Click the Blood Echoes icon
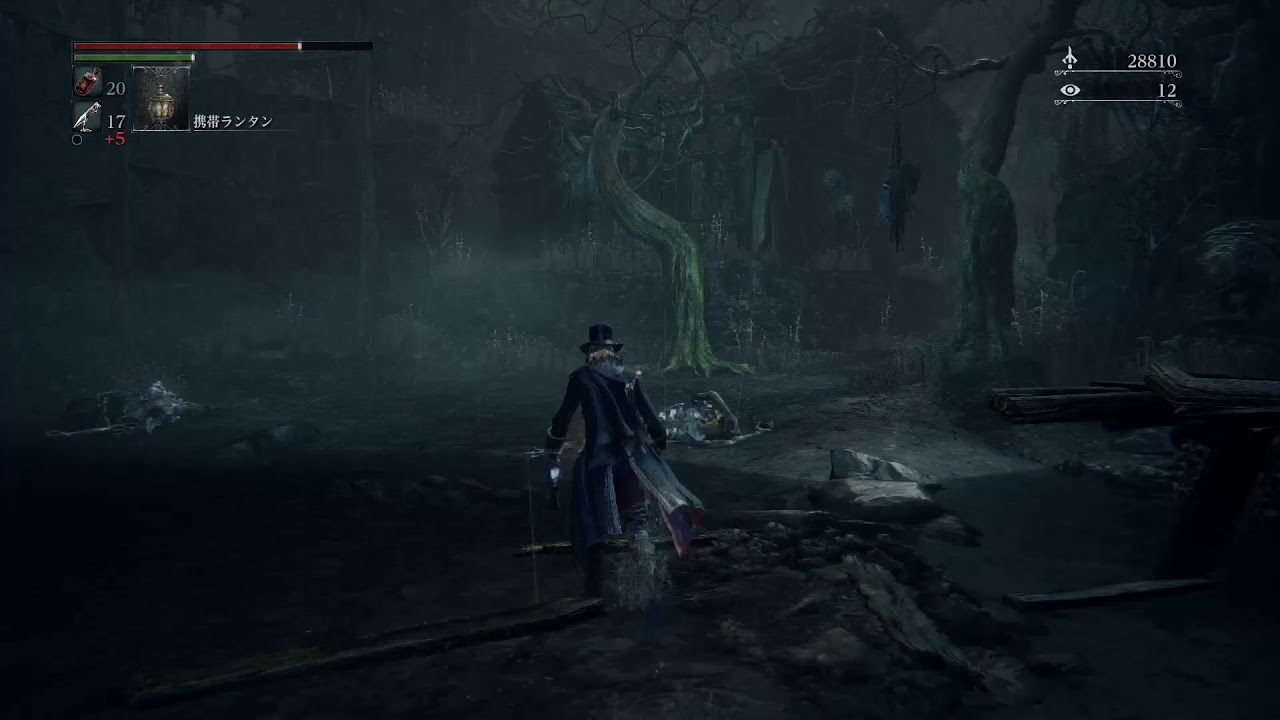 pyautogui.click(x=1070, y=60)
